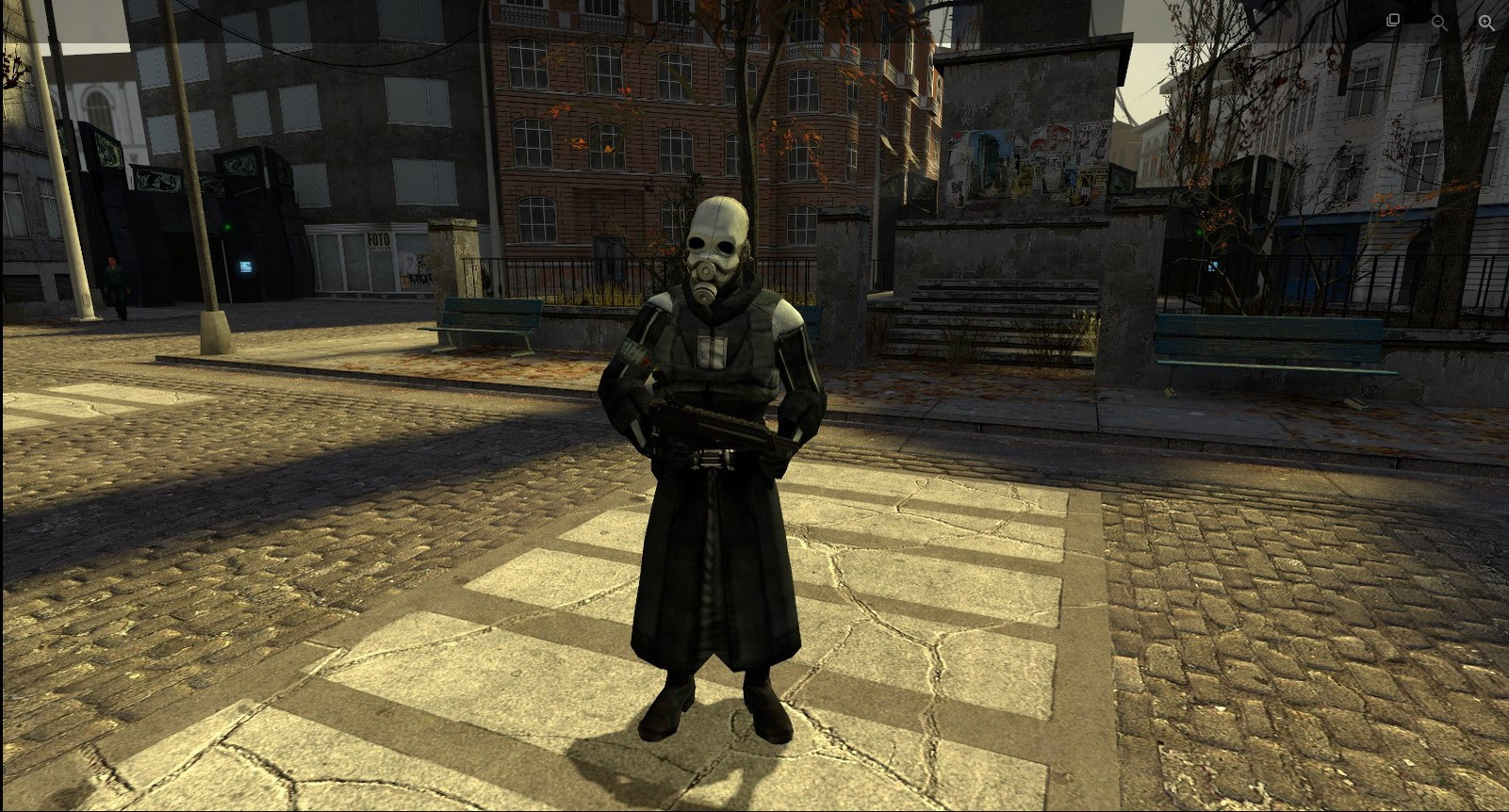
Task: Select the soldier's chest armor plate
Action: [x=713, y=353]
